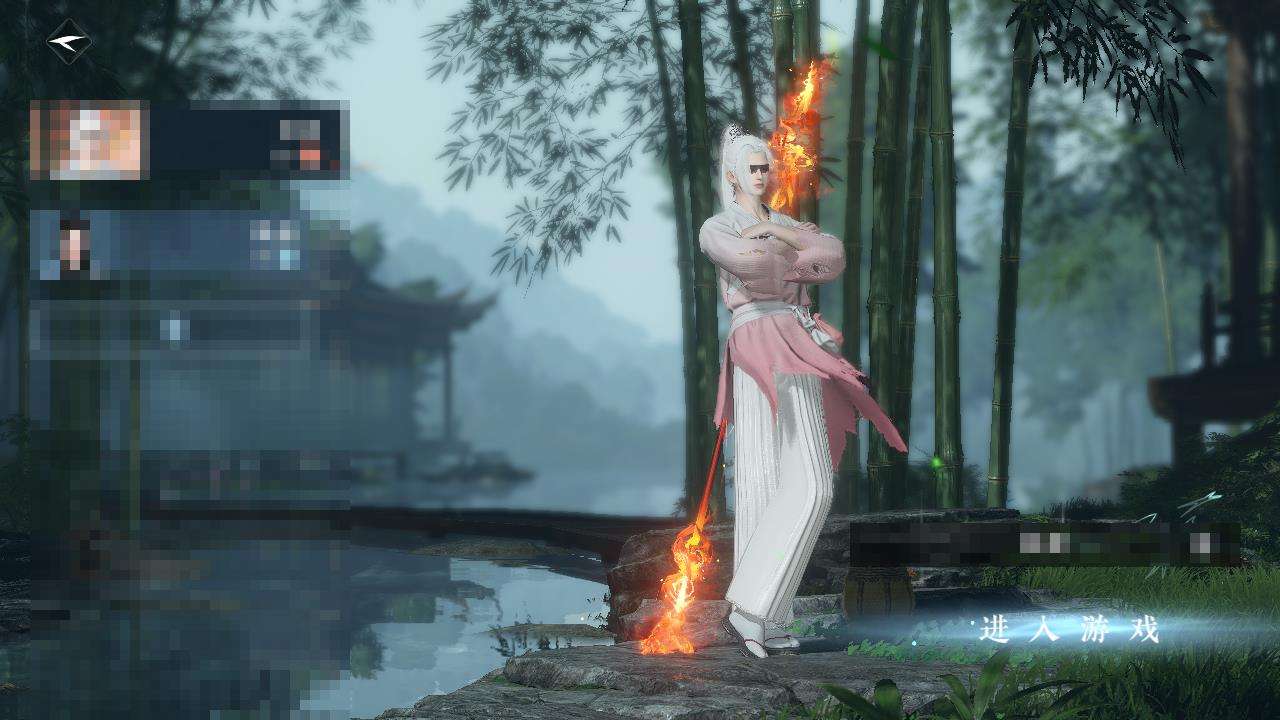Click the back arrow icon
The width and height of the screenshot is (1280, 720).
68,42
